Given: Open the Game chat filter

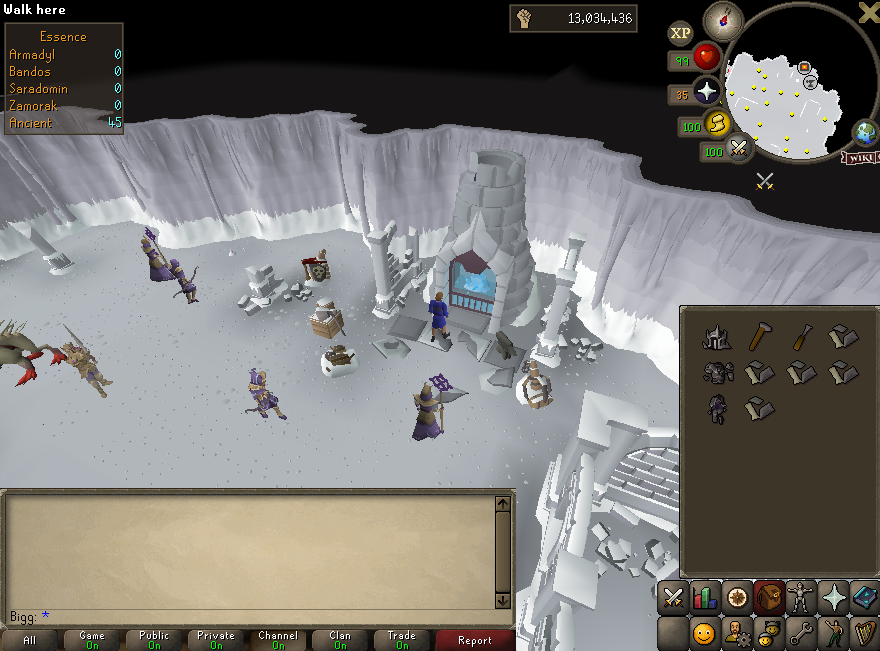Looking at the screenshot, I should click(x=92, y=640).
